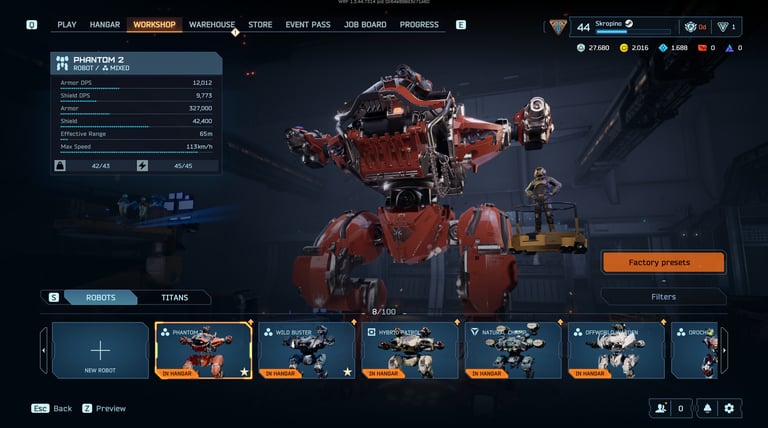The image size is (768, 428).
Task: Select the Phantom robot card
Action: pos(203,351)
